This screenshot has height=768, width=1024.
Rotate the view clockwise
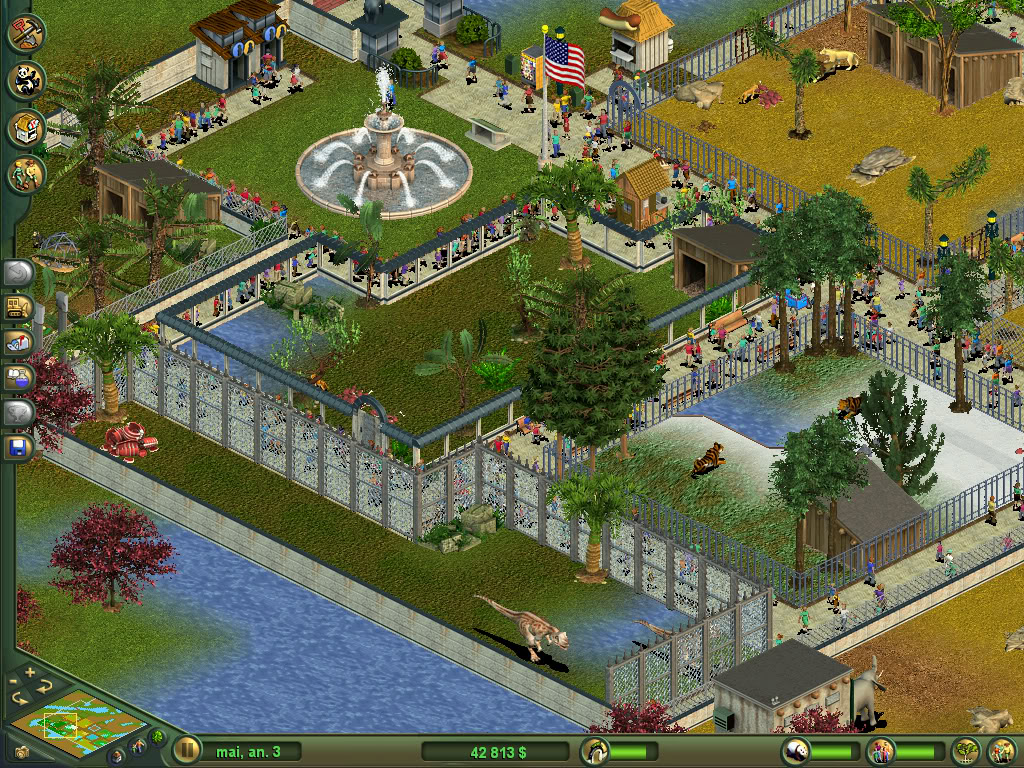pos(43,686)
